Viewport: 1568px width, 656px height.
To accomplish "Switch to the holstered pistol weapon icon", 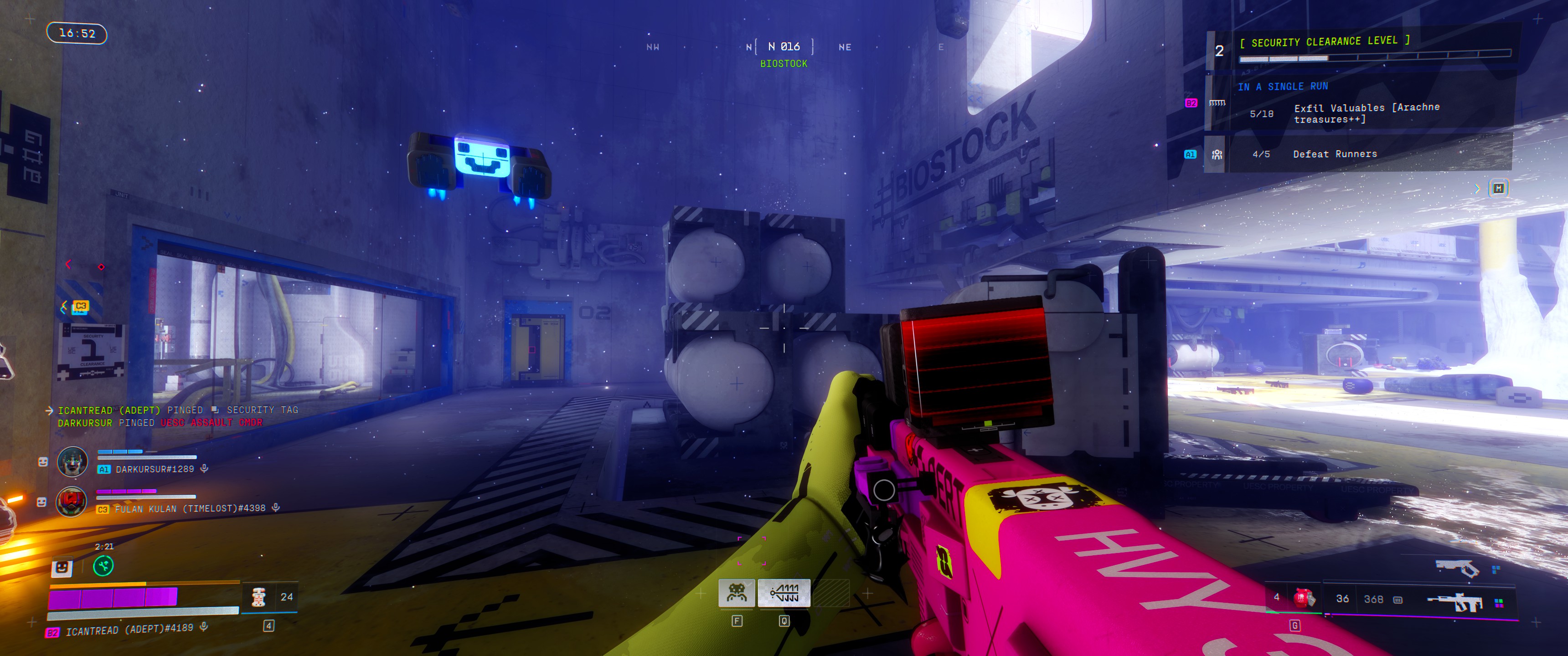I will pyautogui.click(x=1457, y=568).
